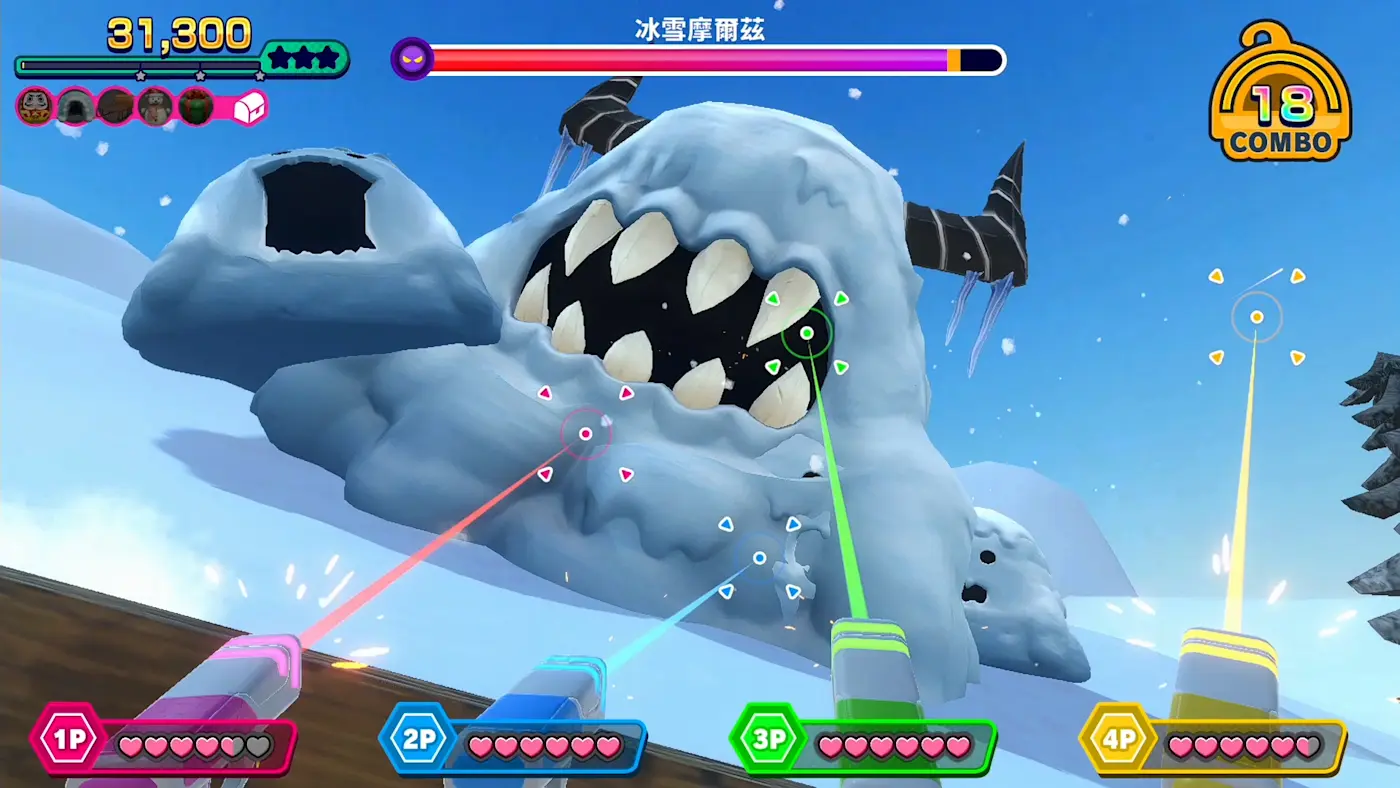Click the purple boss face icon

point(412,59)
